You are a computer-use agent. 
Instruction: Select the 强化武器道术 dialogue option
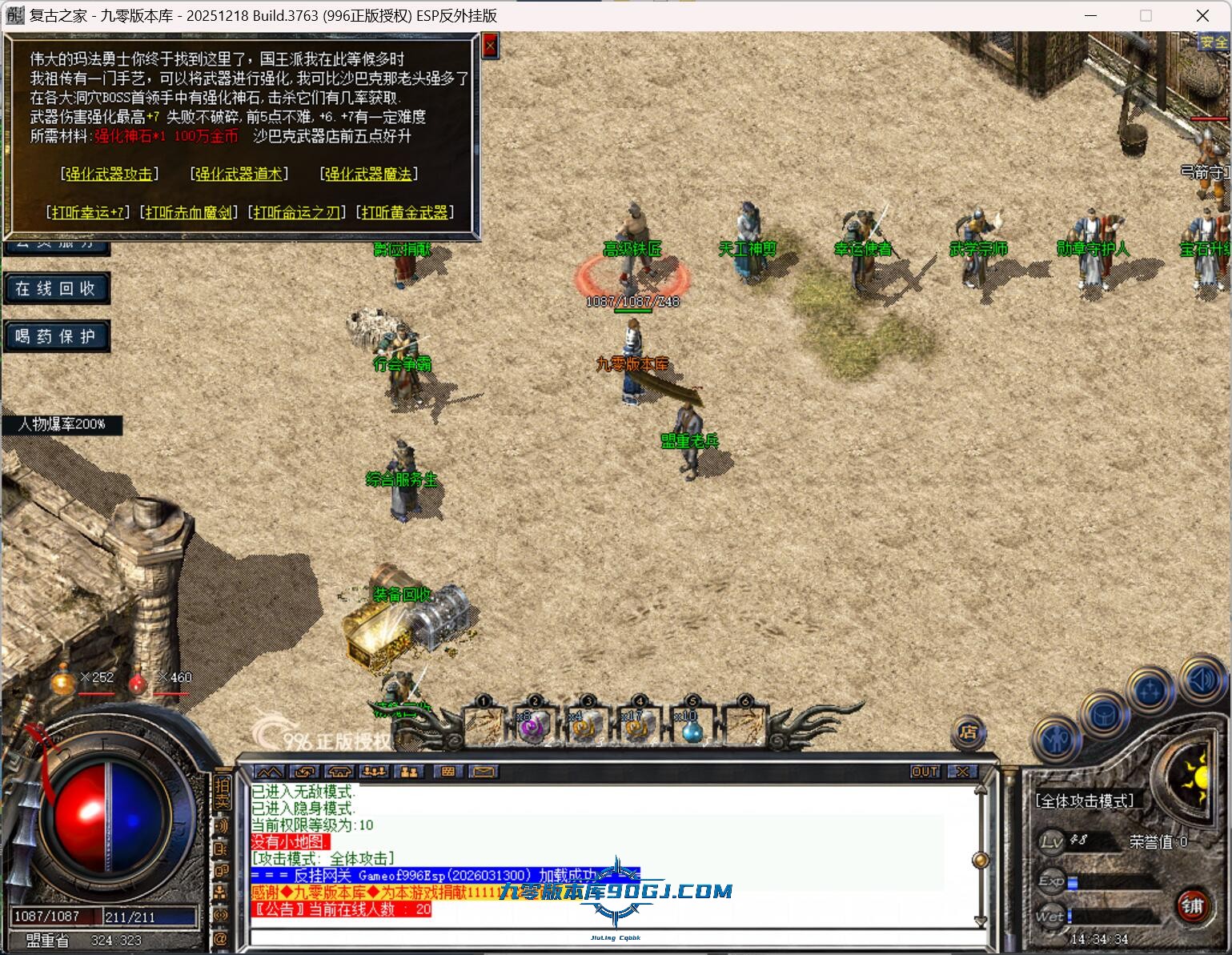coord(239,174)
